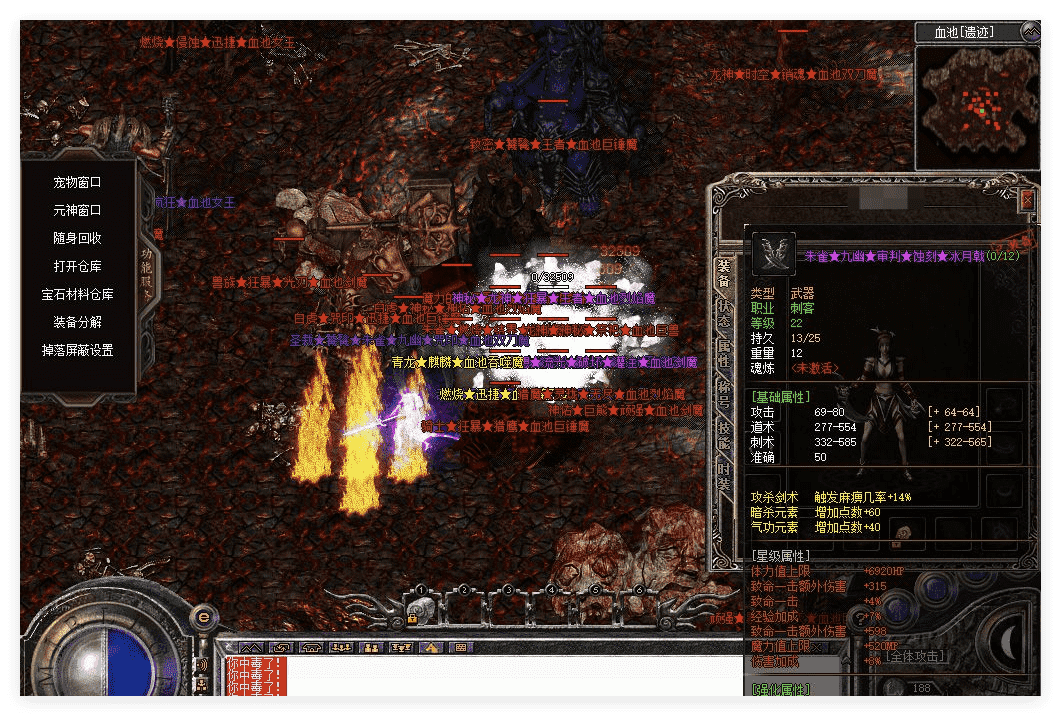The width and height of the screenshot is (1061, 716).
Task: Open the spirit window (元神窗口)
Action: point(77,211)
